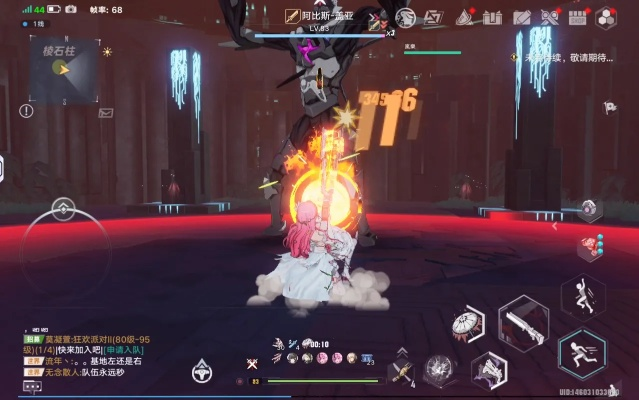Attack with the large blade weapon button
The width and height of the screenshot is (639, 400).
coord(523,323)
